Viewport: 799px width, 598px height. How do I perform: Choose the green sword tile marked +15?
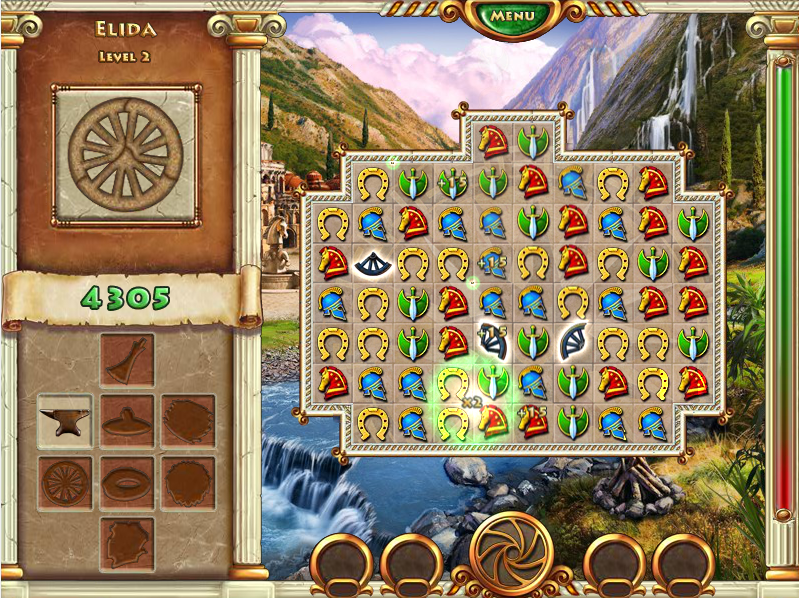click(x=452, y=183)
